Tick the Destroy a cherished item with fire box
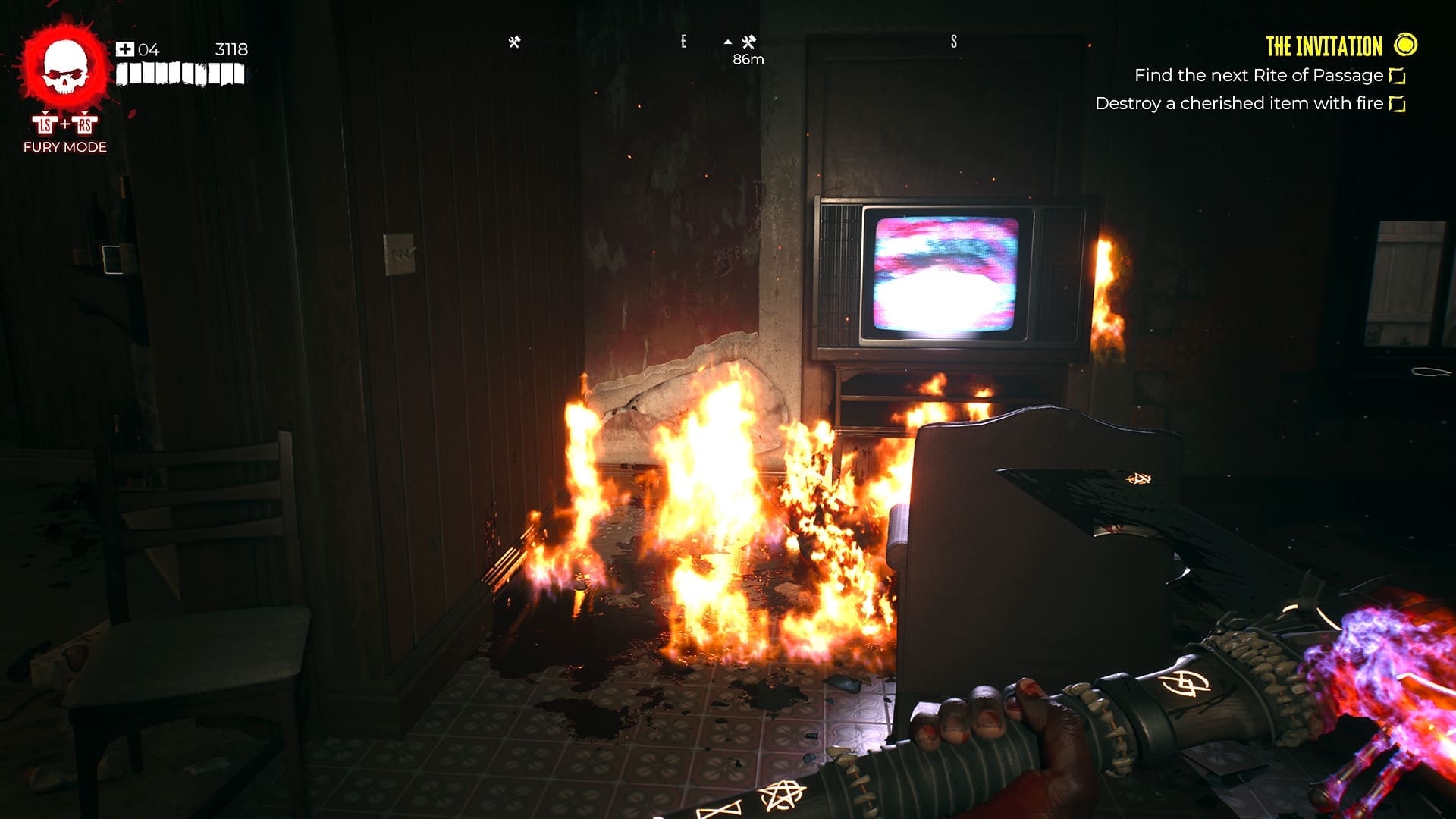This screenshot has height=819, width=1456. coord(1398,103)
